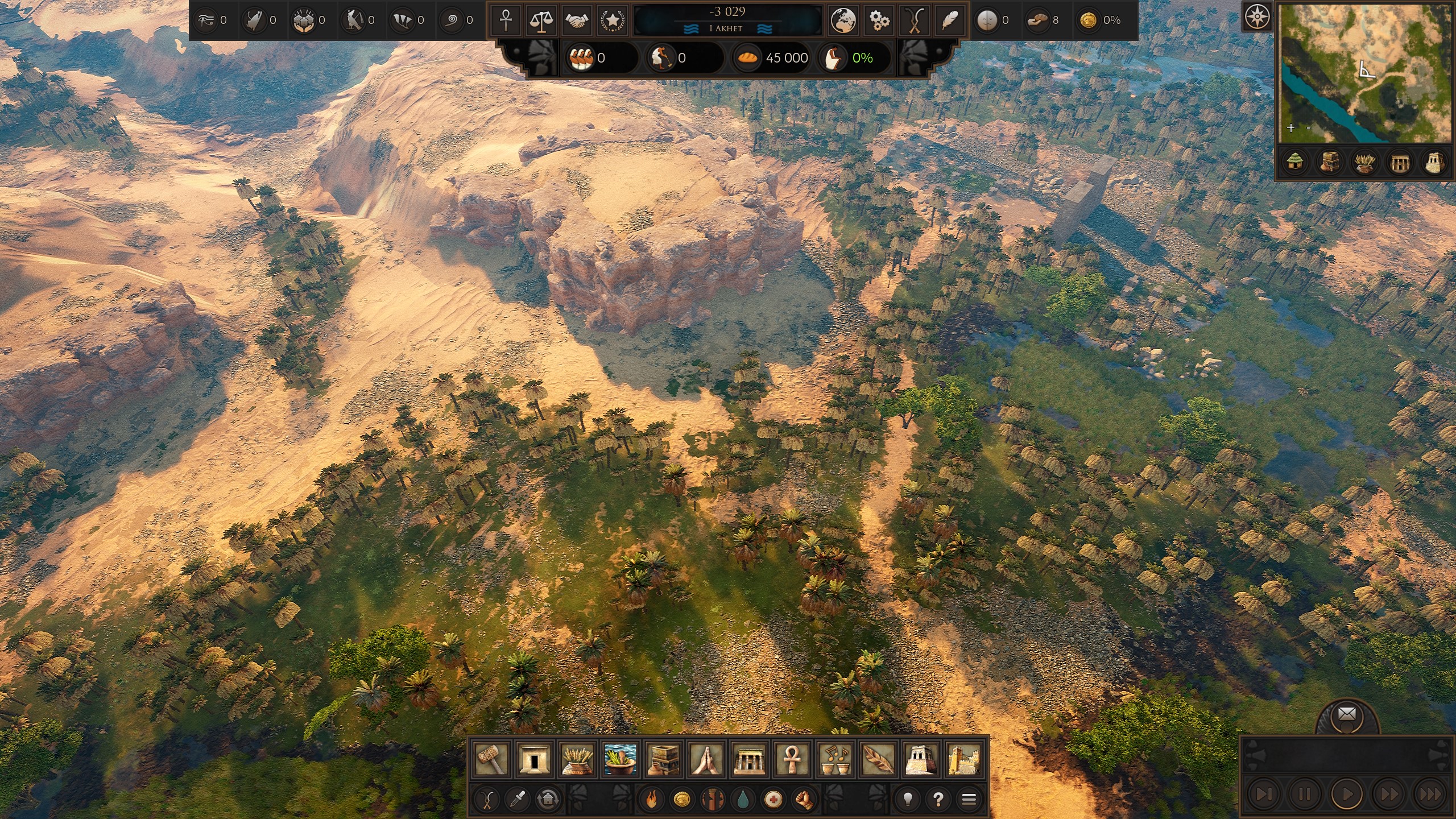The height and width of the screenshot is (819, 1456).
Task: Select the fortress walls build category
Action: [x=964, y=759]
